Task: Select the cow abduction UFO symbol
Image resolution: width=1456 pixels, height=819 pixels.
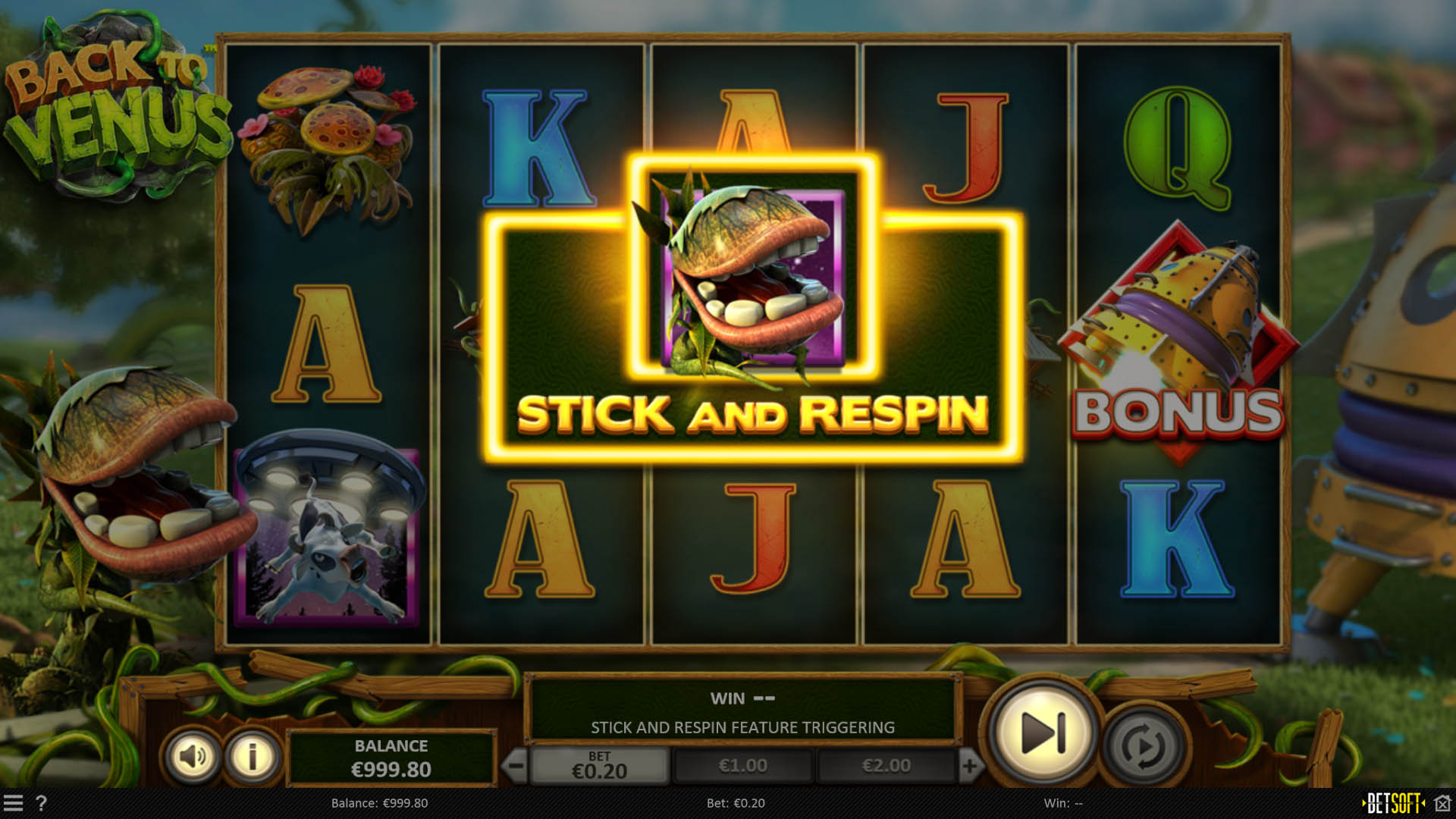Action: [x=326, y=523]
